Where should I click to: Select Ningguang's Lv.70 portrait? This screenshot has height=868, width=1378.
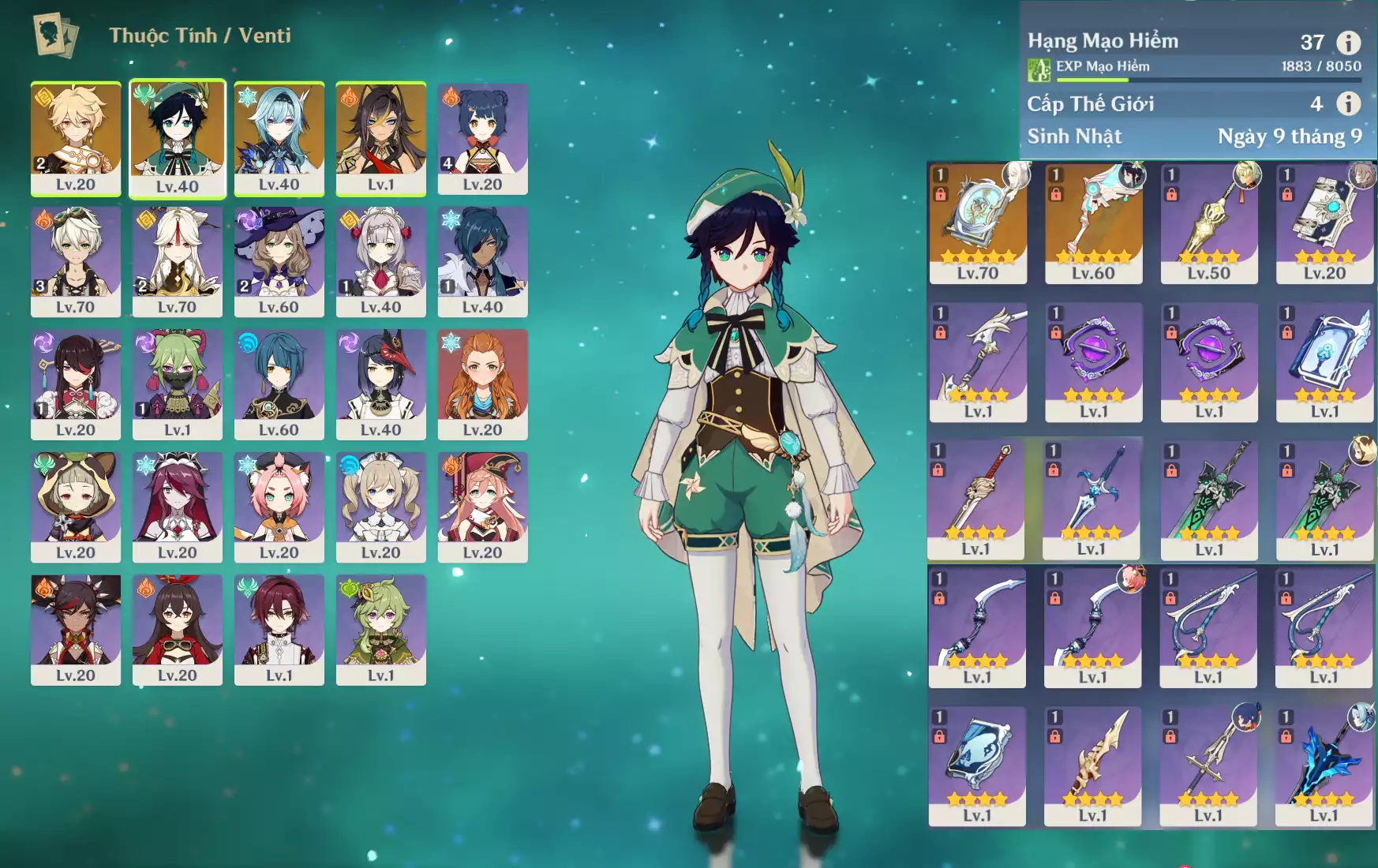click(178, 262)
